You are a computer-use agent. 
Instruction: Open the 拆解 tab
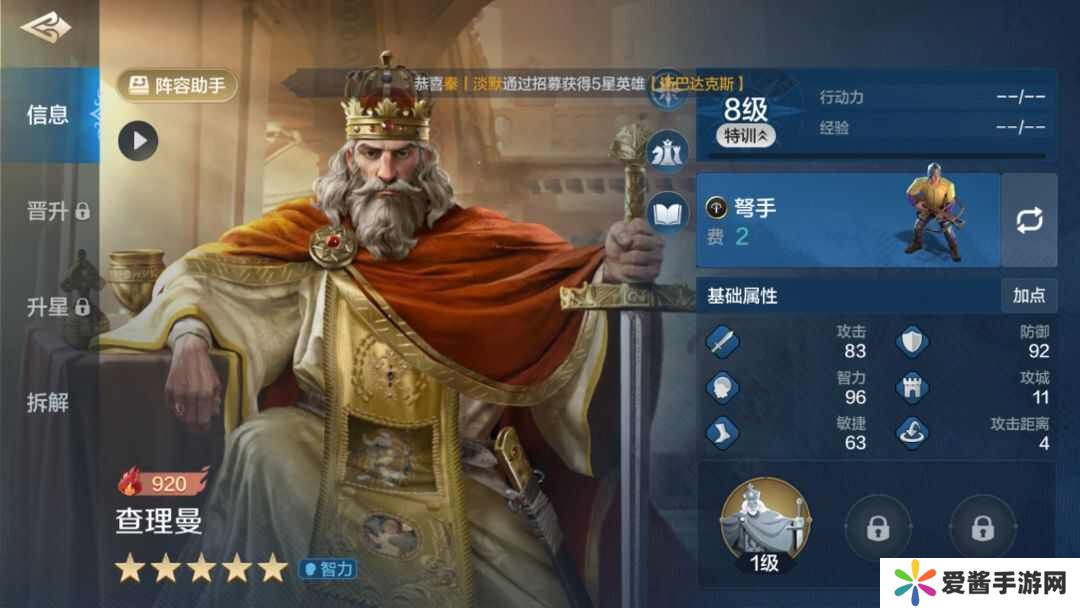47,403
